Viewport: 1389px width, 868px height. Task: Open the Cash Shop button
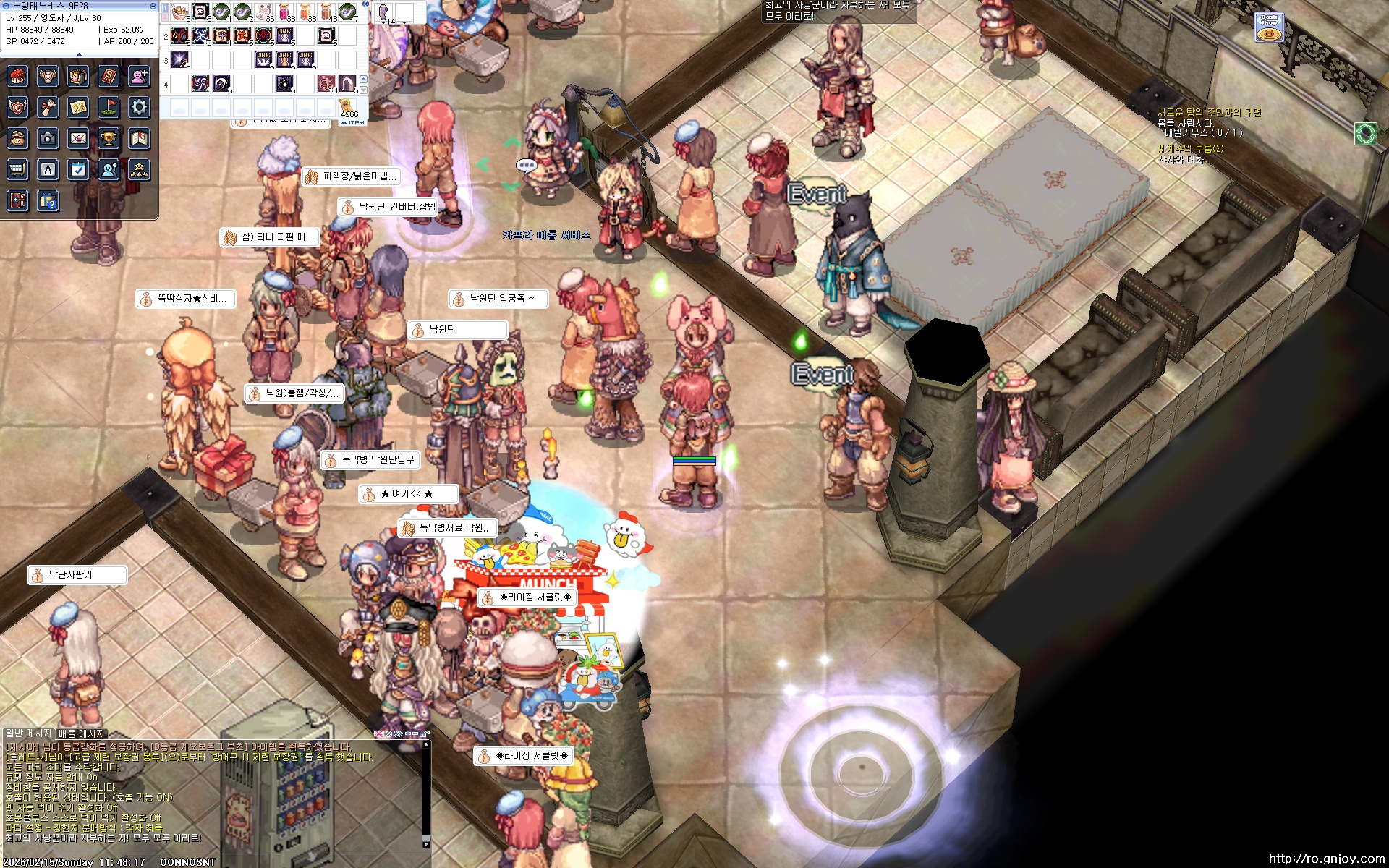pyautogui.click(x=1269, y=27)
